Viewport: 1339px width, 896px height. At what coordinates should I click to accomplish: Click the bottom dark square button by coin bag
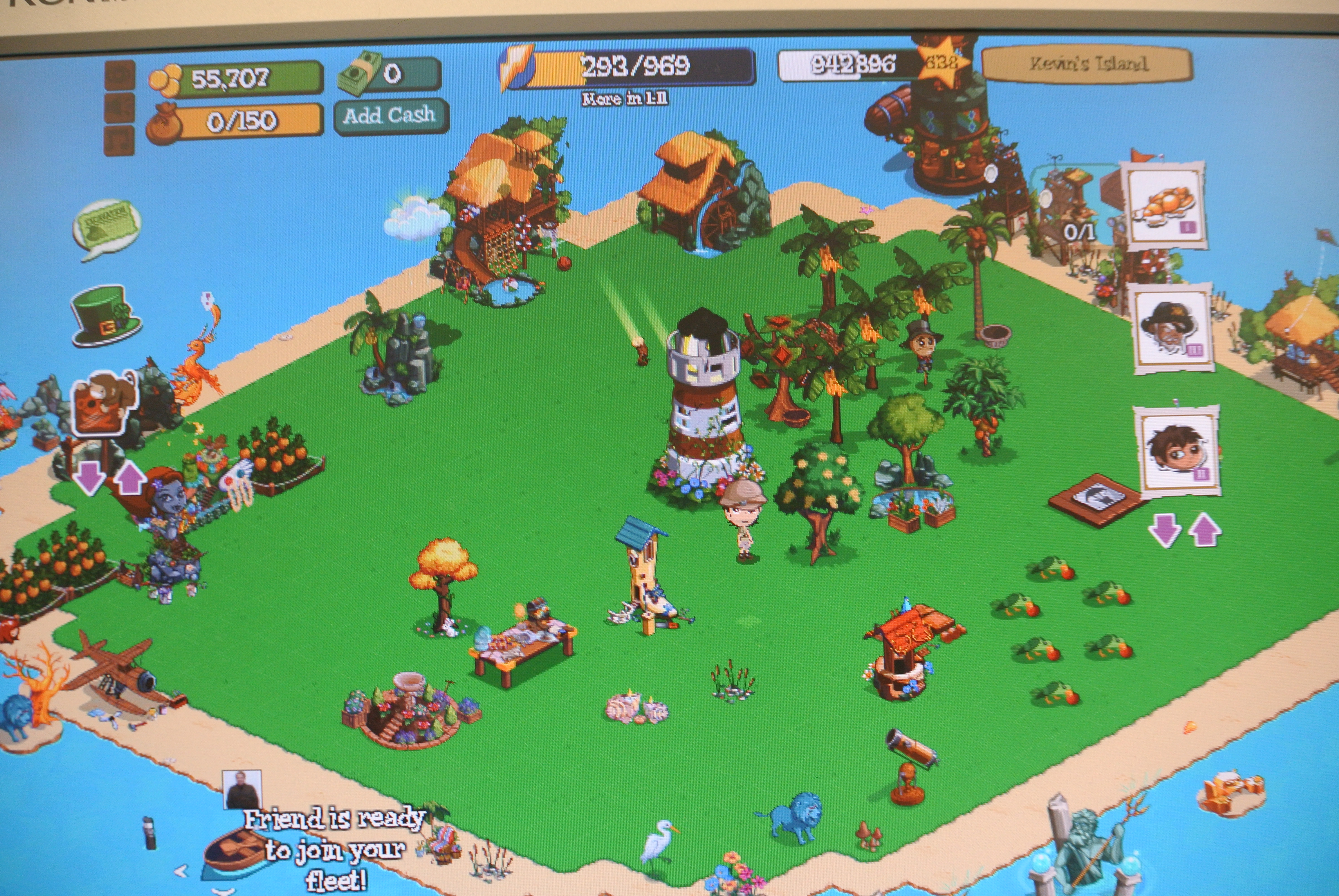coord(119,140)
